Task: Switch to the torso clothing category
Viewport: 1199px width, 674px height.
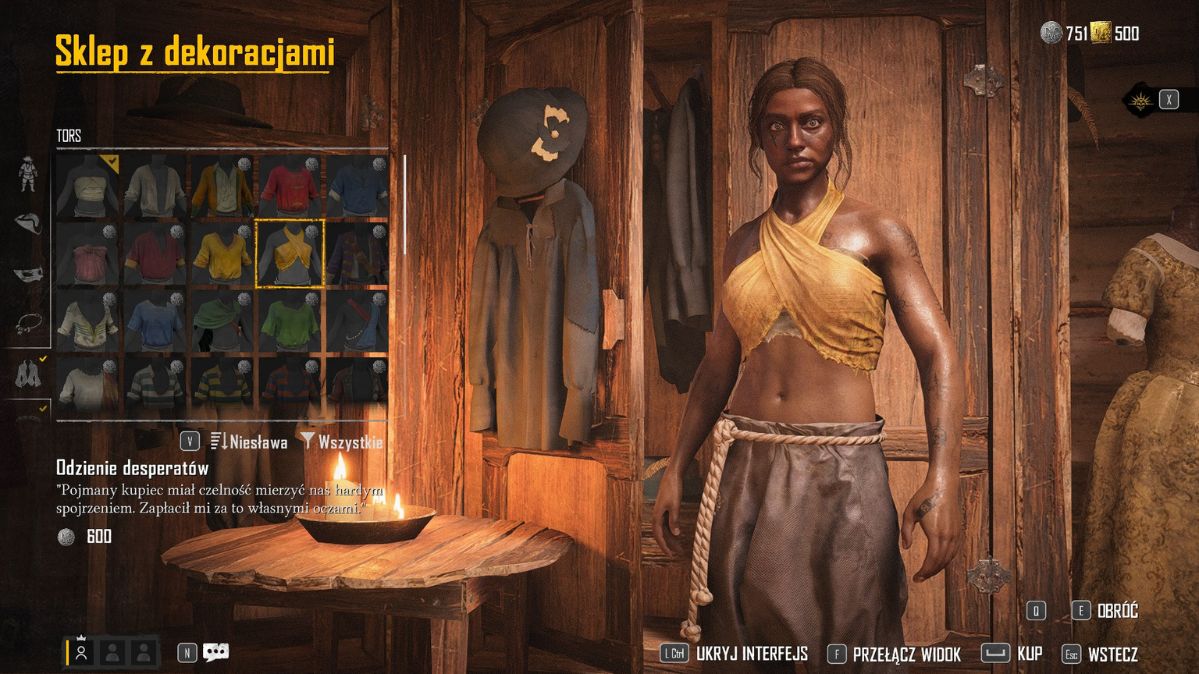Action: click(28, 373)
